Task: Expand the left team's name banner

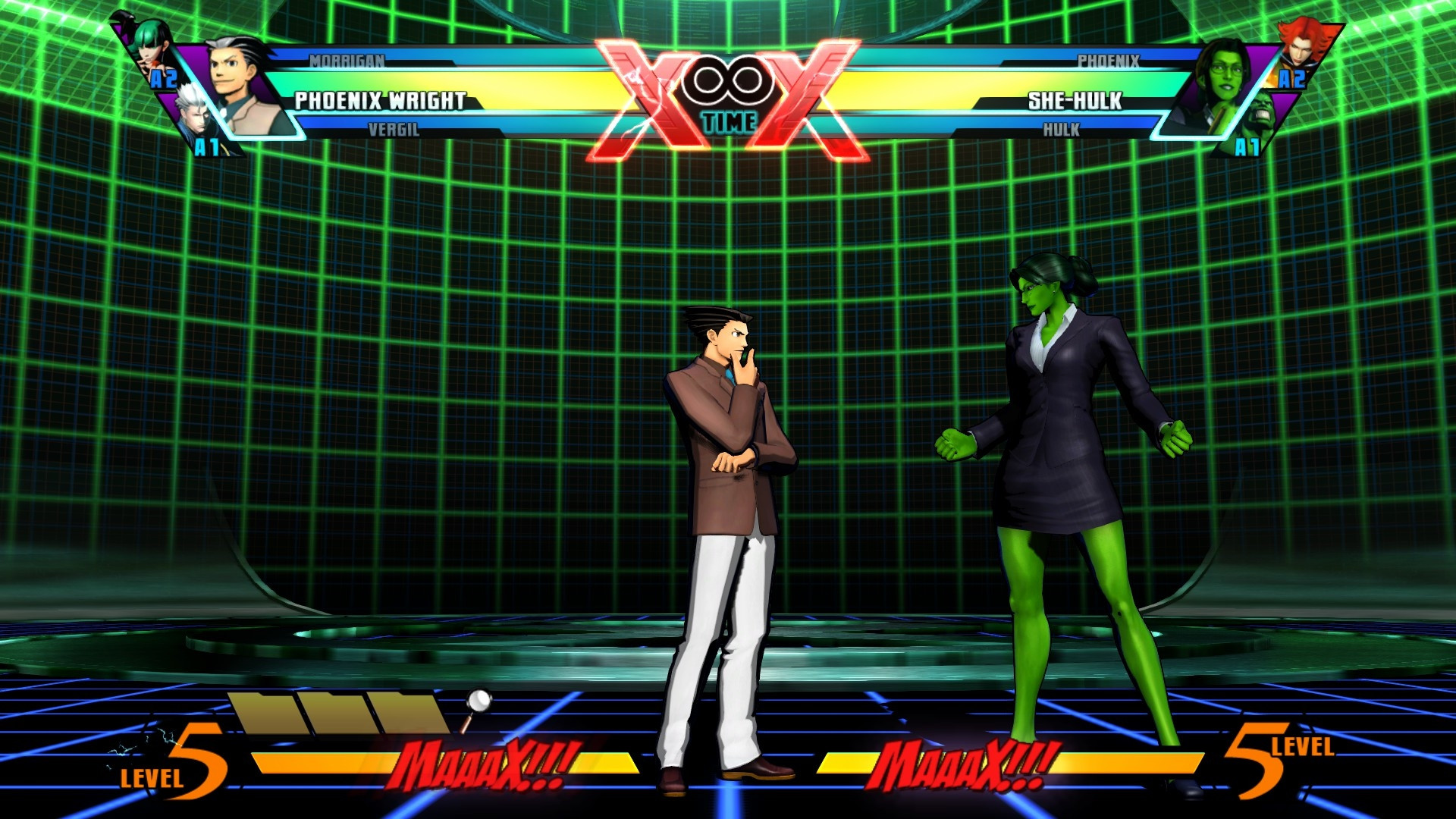Action: (x=379, y=99)
